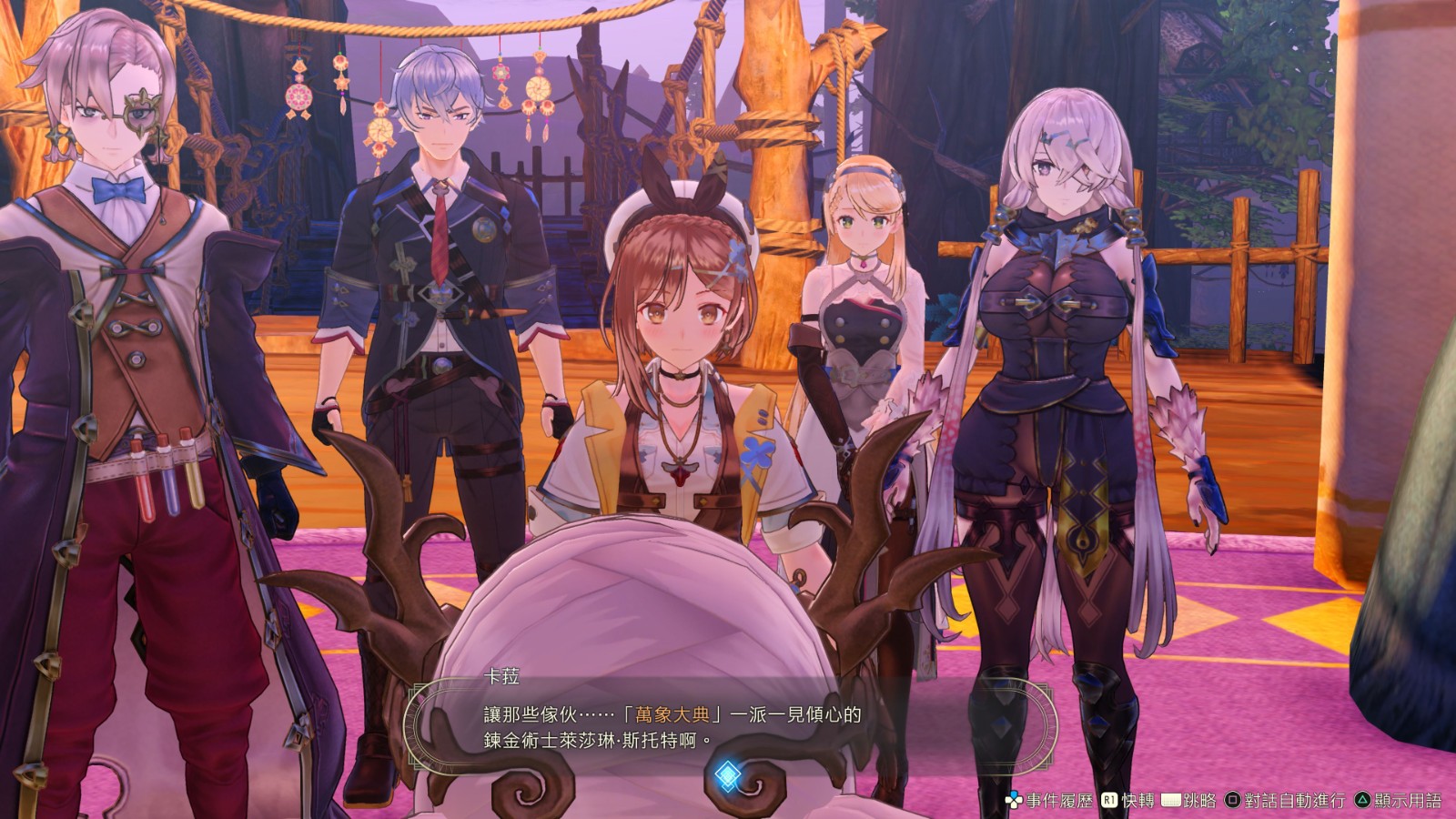
Task: Select 跳略 to skip the scene
Action: (x=1190, y=801)
